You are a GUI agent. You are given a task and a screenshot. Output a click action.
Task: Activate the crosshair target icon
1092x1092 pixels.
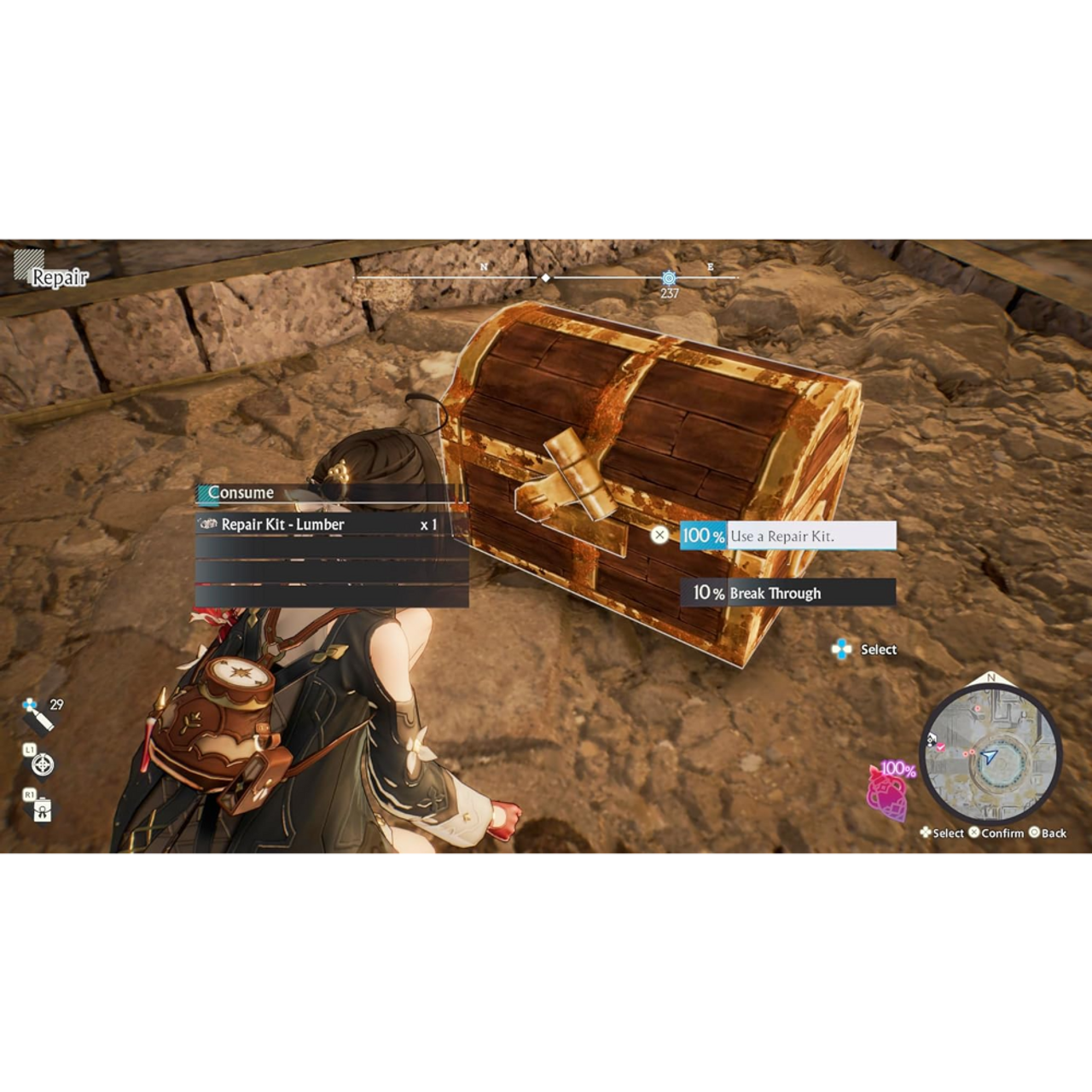tap(42, 764)
